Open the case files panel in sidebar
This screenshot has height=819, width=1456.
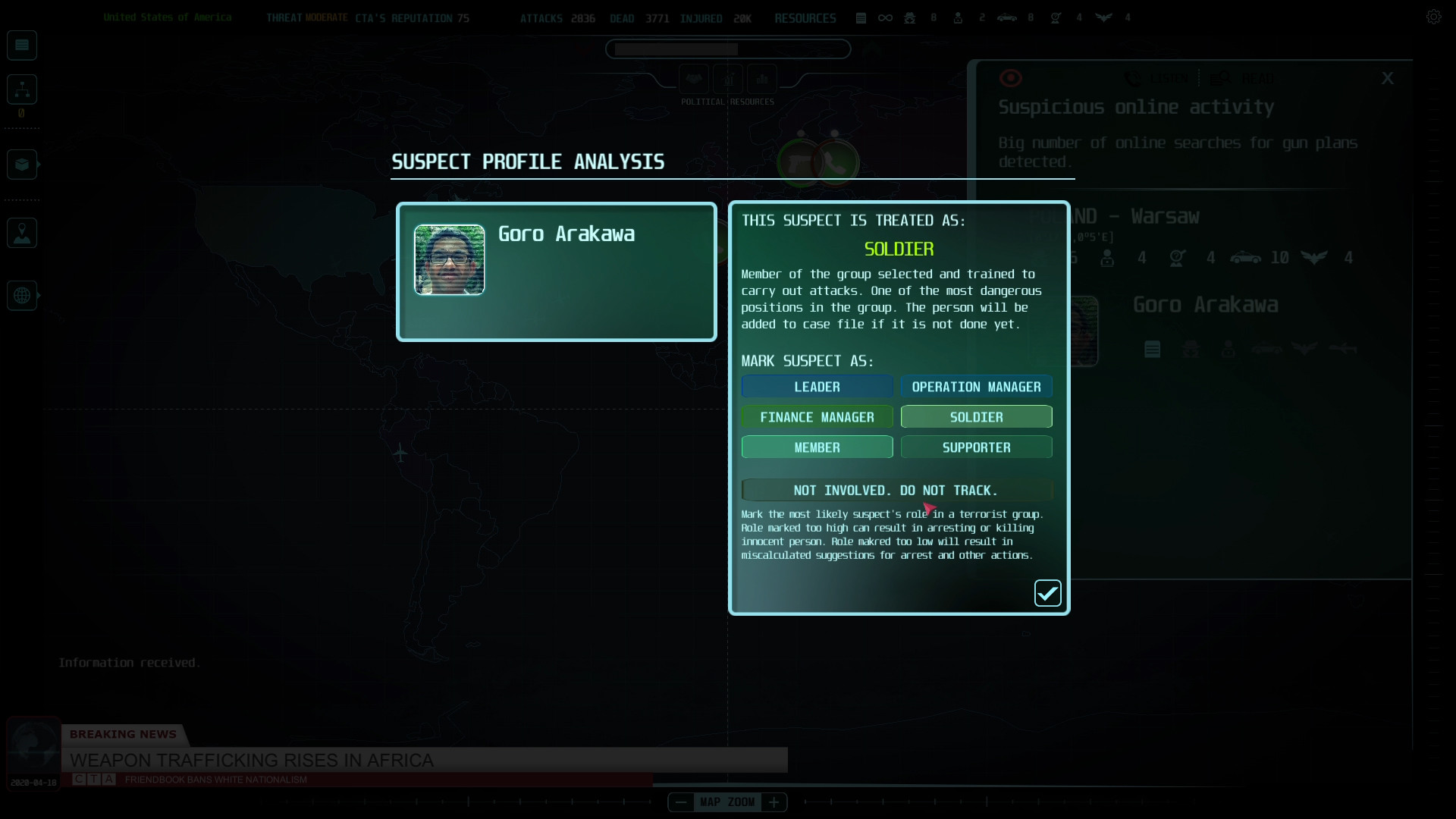click(x=21, y=45)
